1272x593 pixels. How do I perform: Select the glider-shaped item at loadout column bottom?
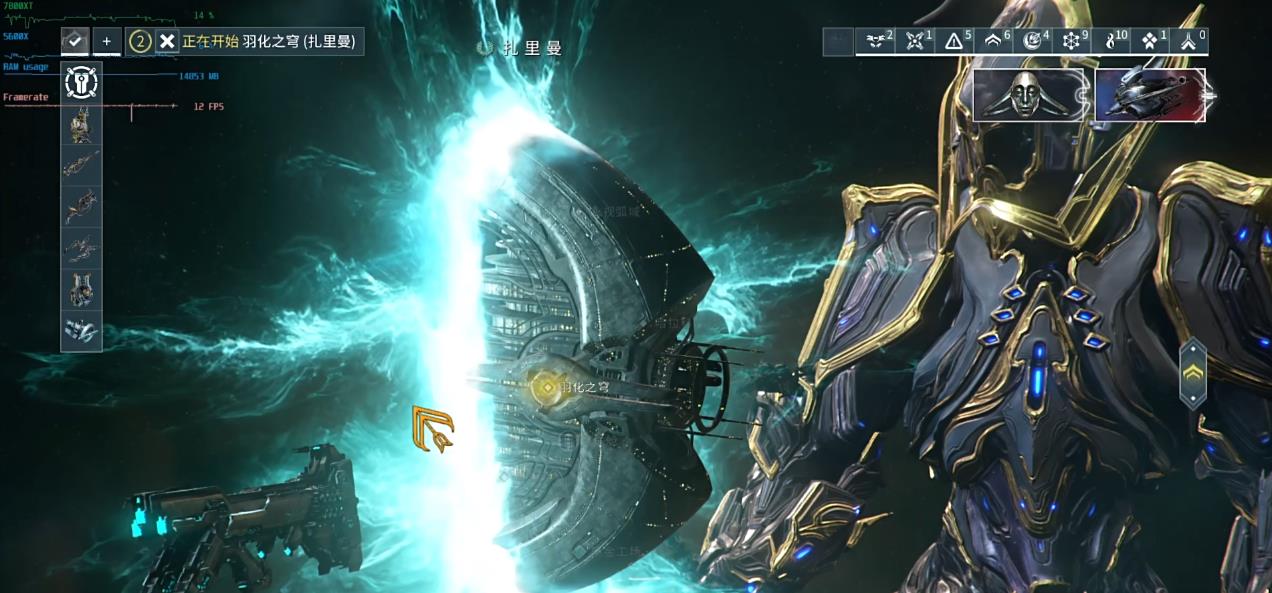point(81,330)
